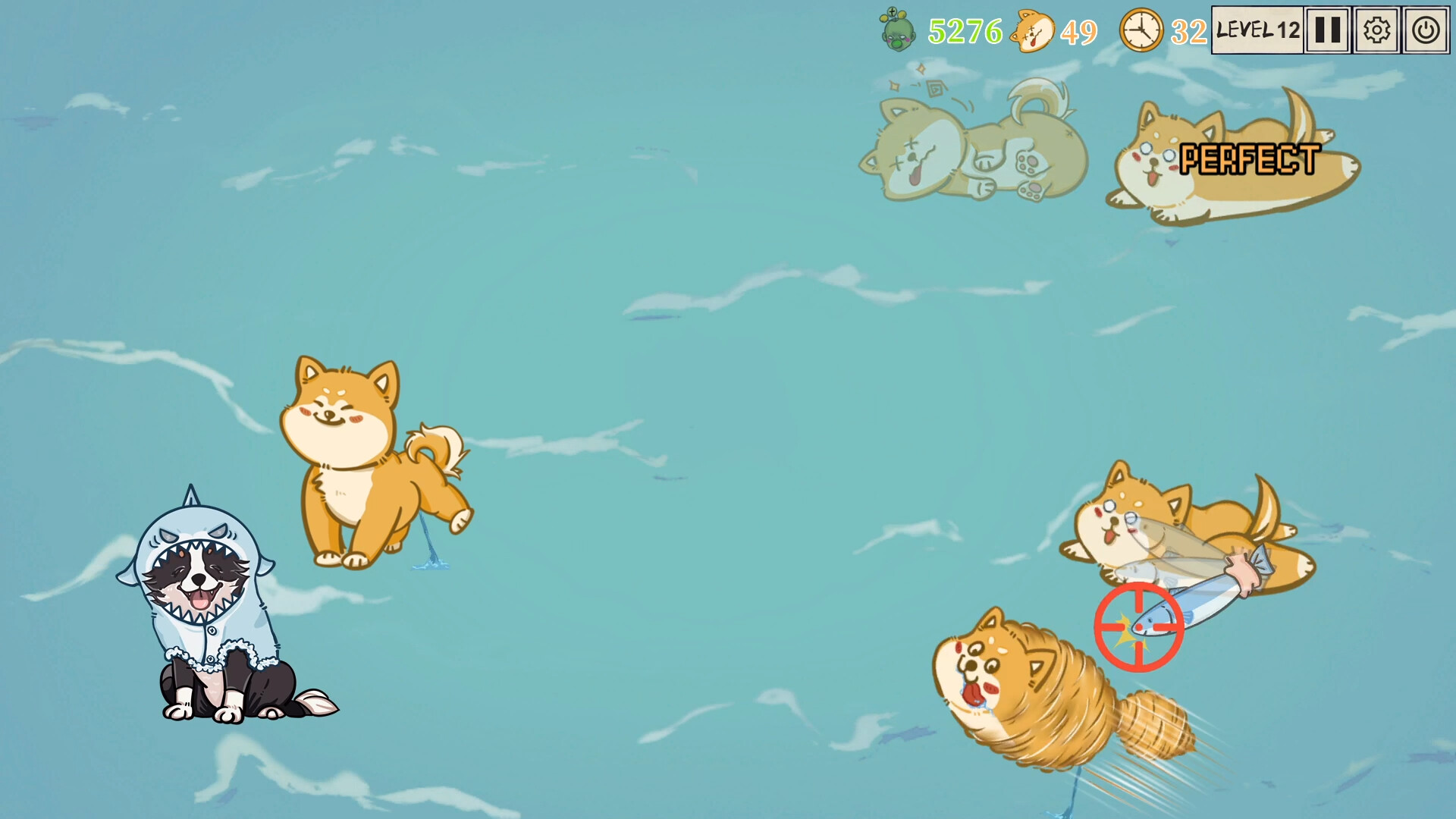Click the green zombie score icon

click(896, 30)
